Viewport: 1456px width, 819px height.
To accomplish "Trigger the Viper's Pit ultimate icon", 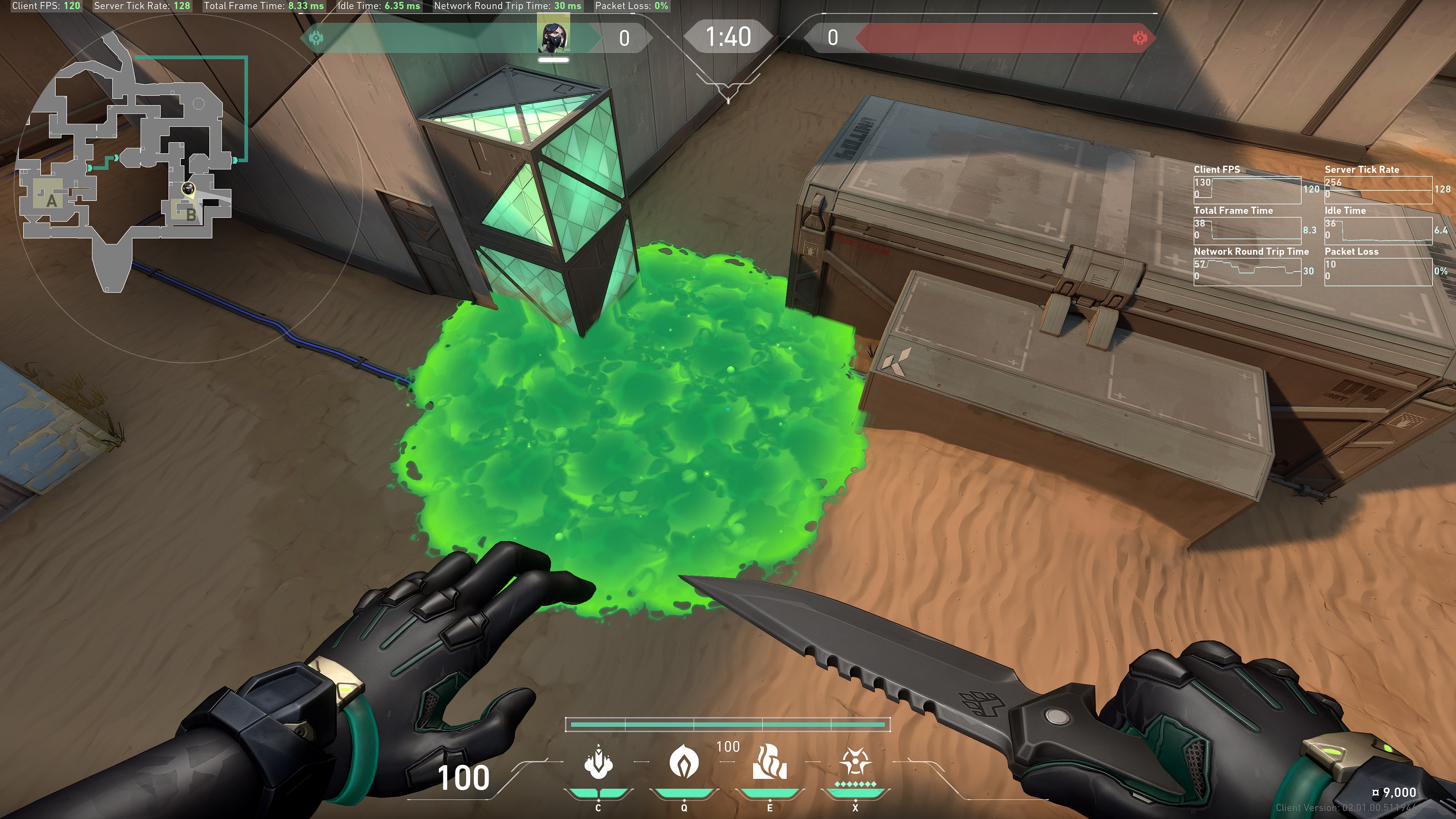I will (855, 763).
